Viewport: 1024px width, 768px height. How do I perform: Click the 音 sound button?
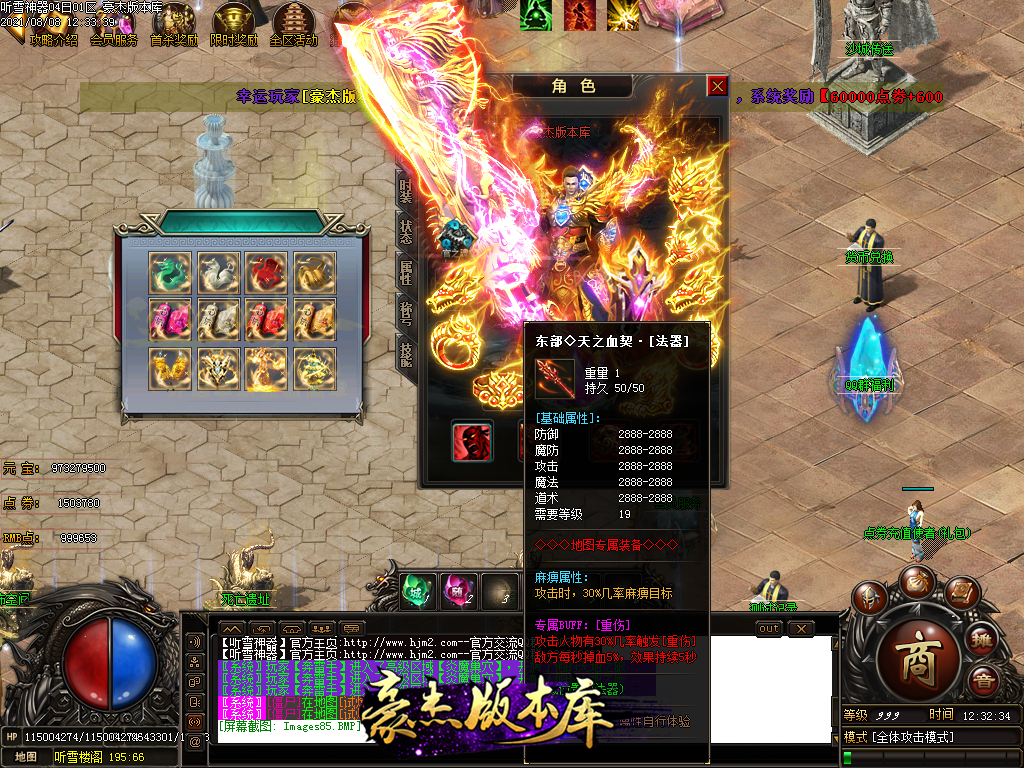[984, 681]
